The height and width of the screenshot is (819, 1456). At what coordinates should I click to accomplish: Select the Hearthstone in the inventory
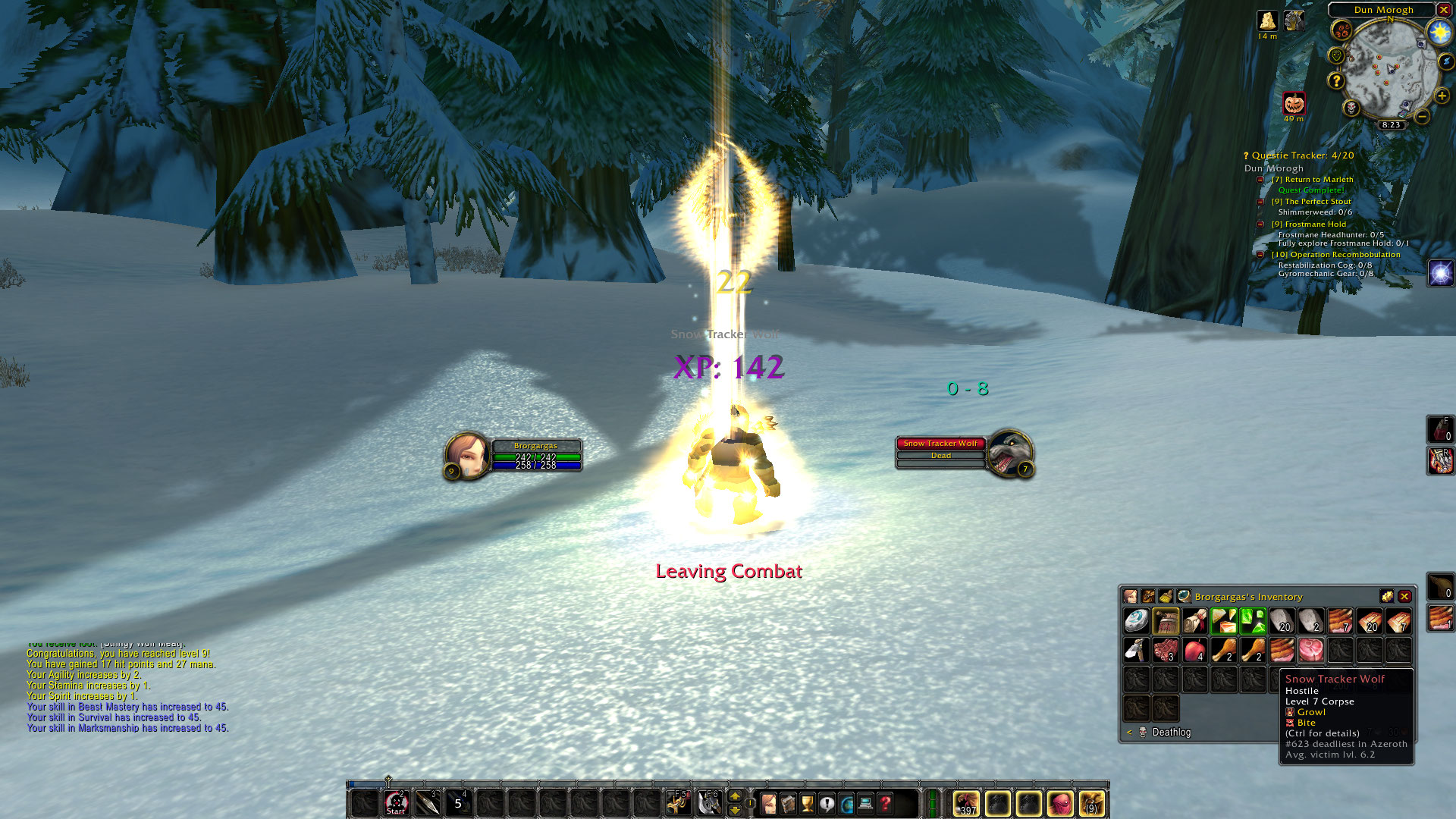[1136, 621]
